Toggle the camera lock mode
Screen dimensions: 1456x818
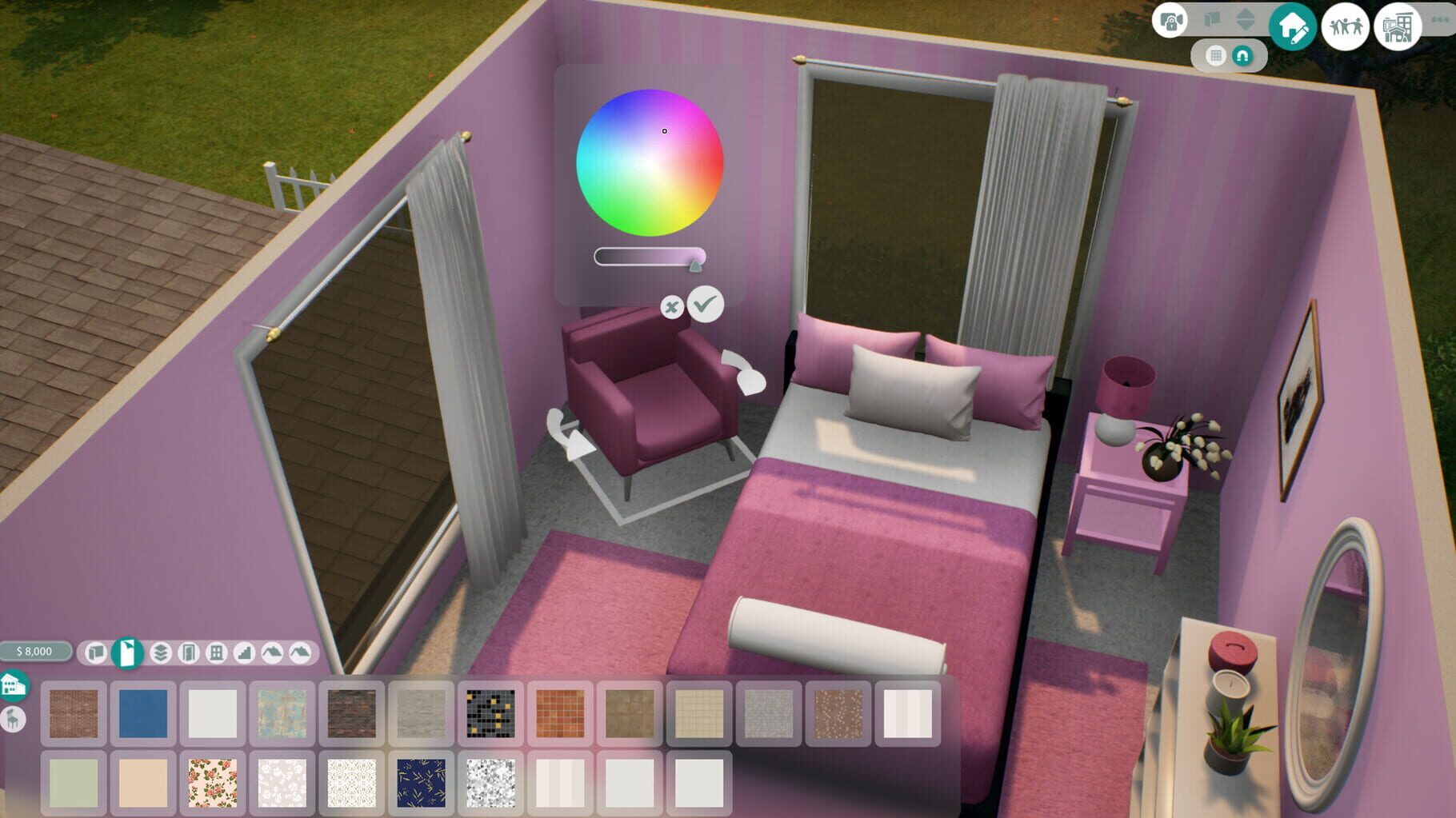click(x=1171, y=22)
